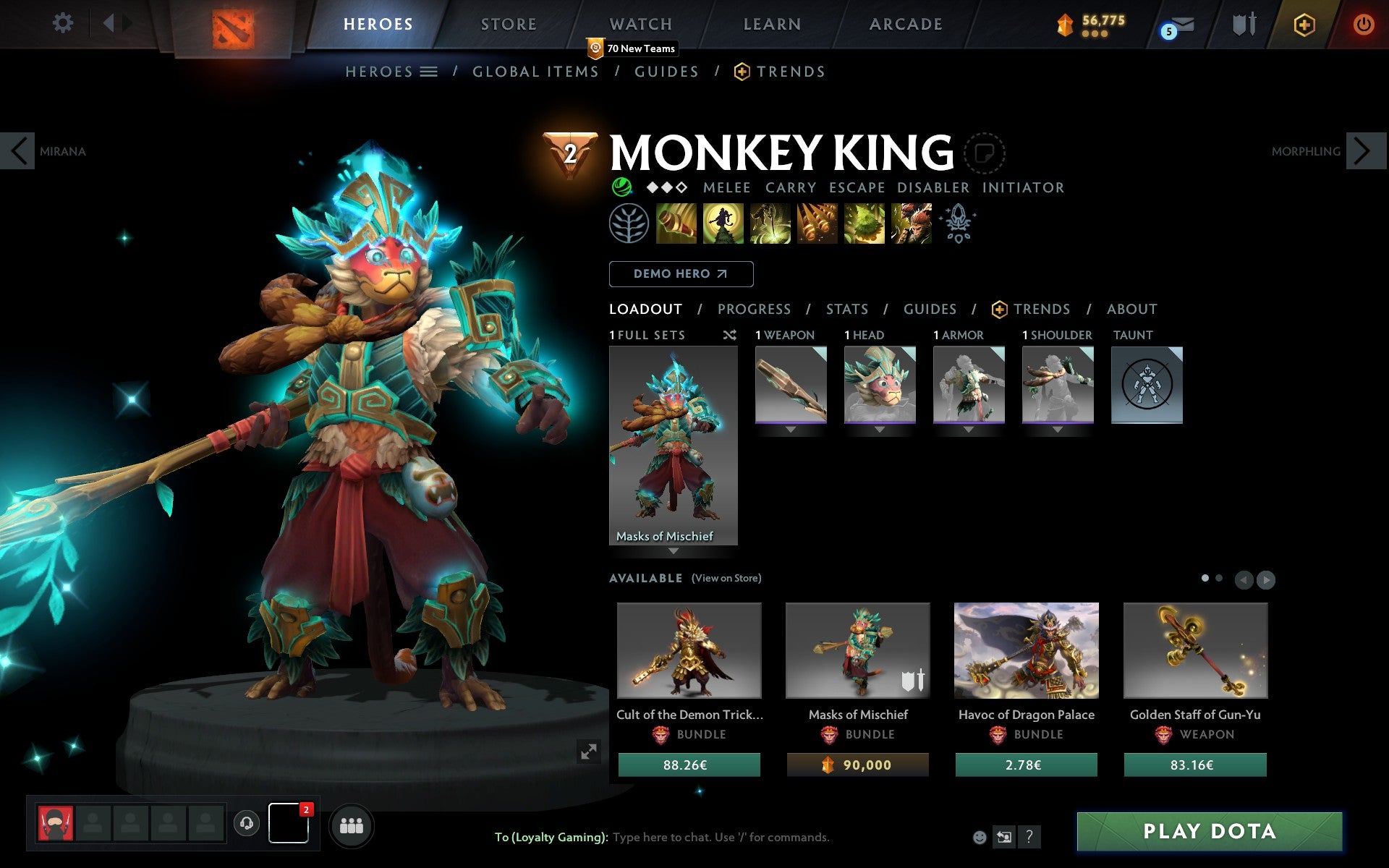This screenshot has width=1389, height=868.
Task: Toggle shuffle for equipped full sets
Action: click(729, 335)
